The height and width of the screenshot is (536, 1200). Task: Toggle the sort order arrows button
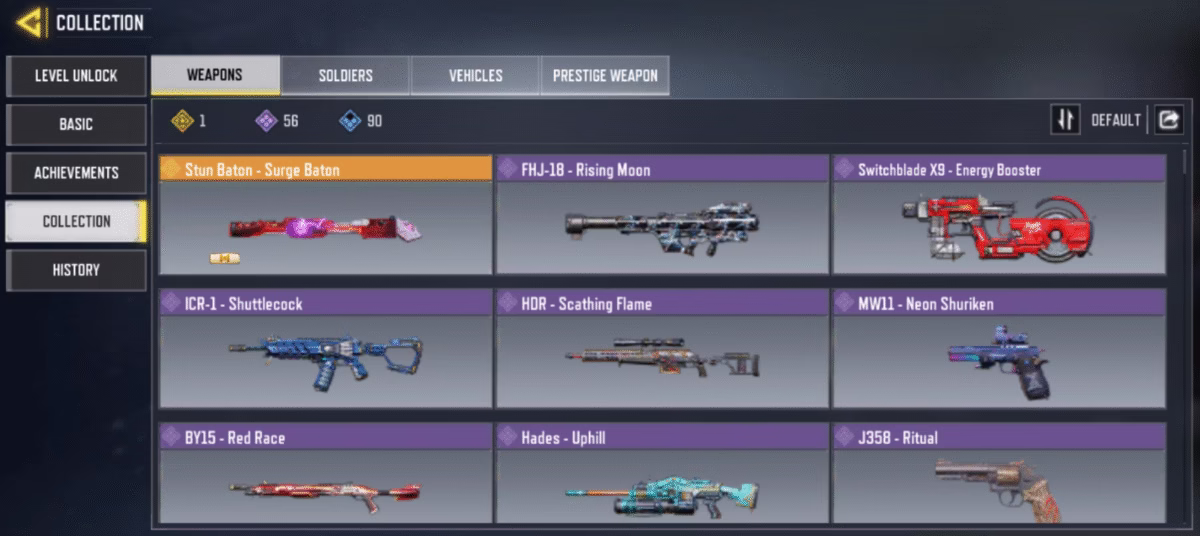click(x=1065, y=120)
